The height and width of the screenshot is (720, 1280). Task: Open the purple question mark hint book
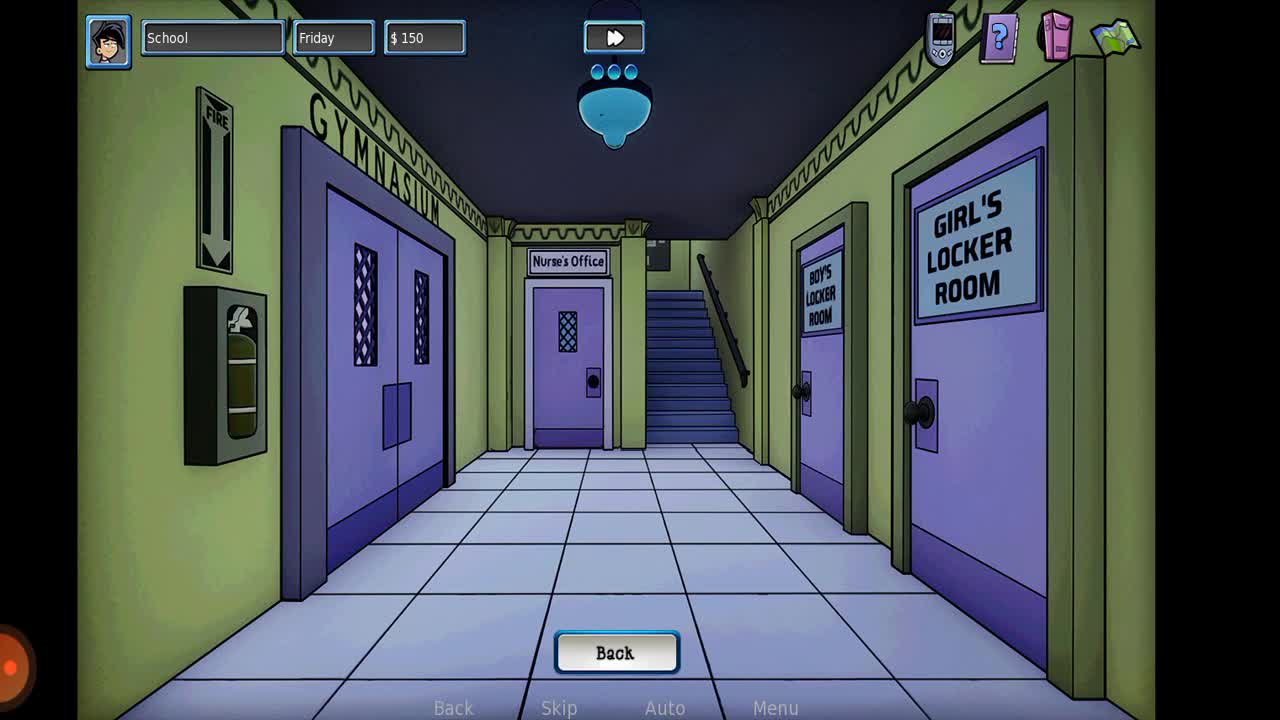click(x=998, y=39)
